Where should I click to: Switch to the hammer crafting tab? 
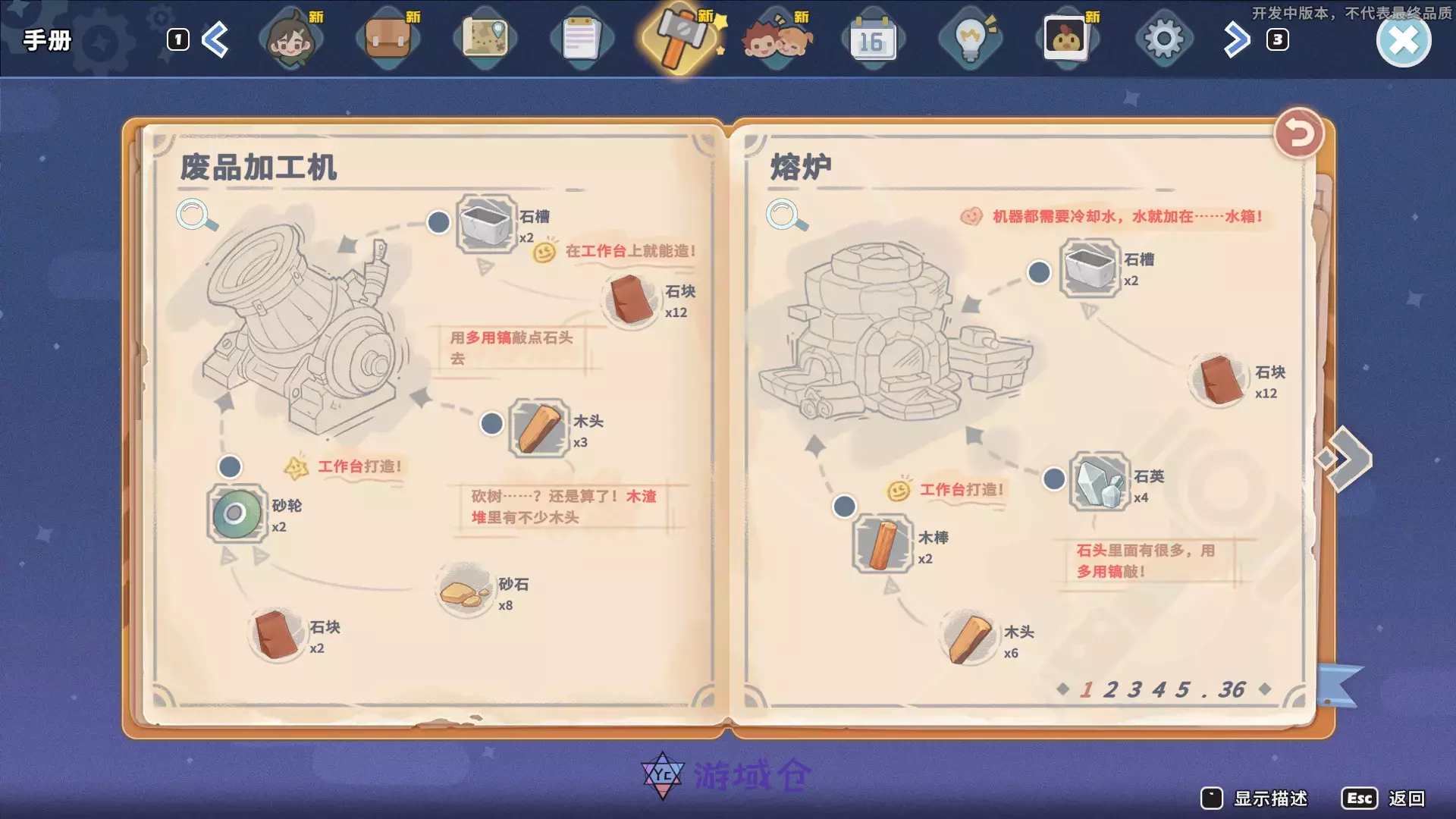680,38
